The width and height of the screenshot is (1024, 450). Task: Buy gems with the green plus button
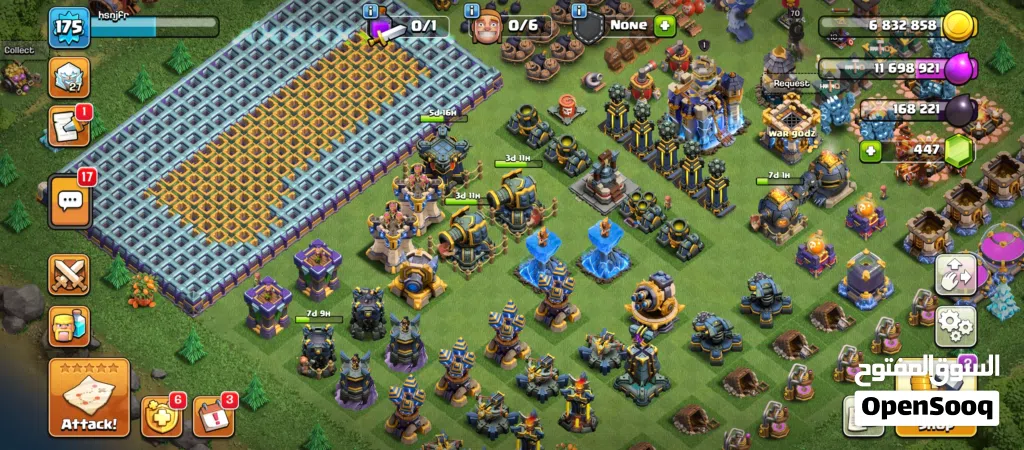point(871,150)
